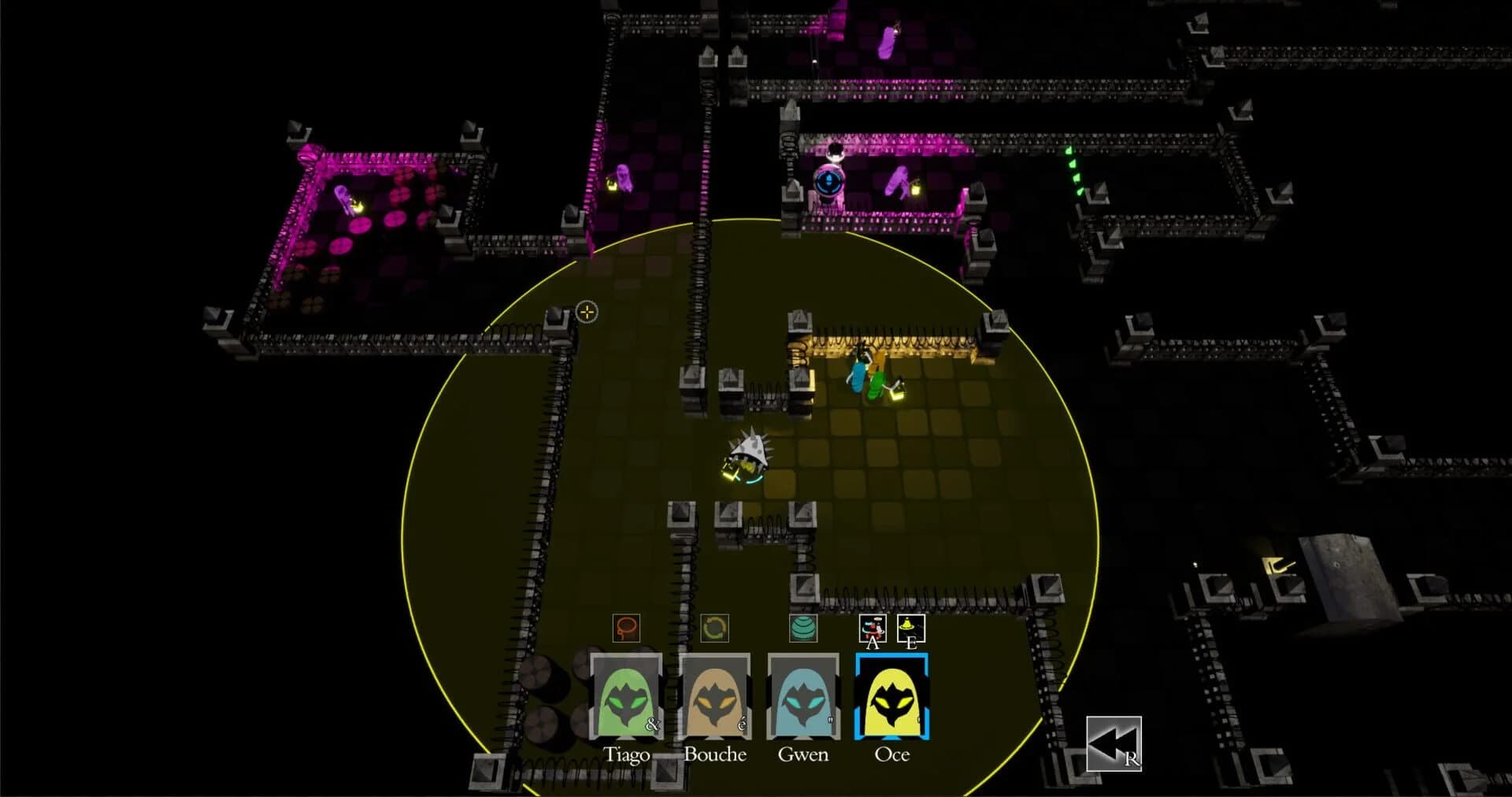The height and width of the screenshot is (797, 1512).
Task: Select Bouche's circular arrows ability icon
Action: [x=714, y=629]
